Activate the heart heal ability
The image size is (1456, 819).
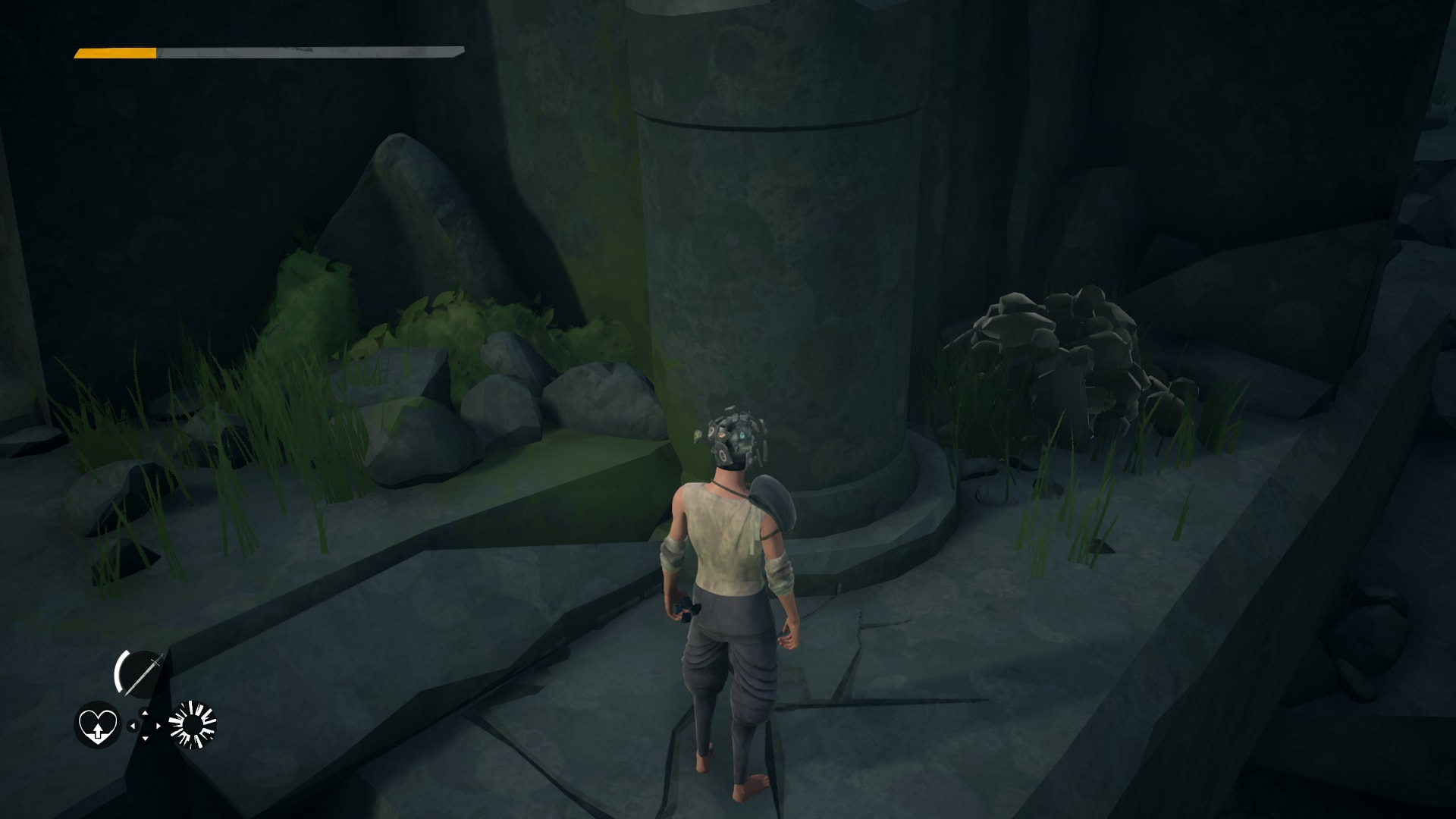pos(98,724)
